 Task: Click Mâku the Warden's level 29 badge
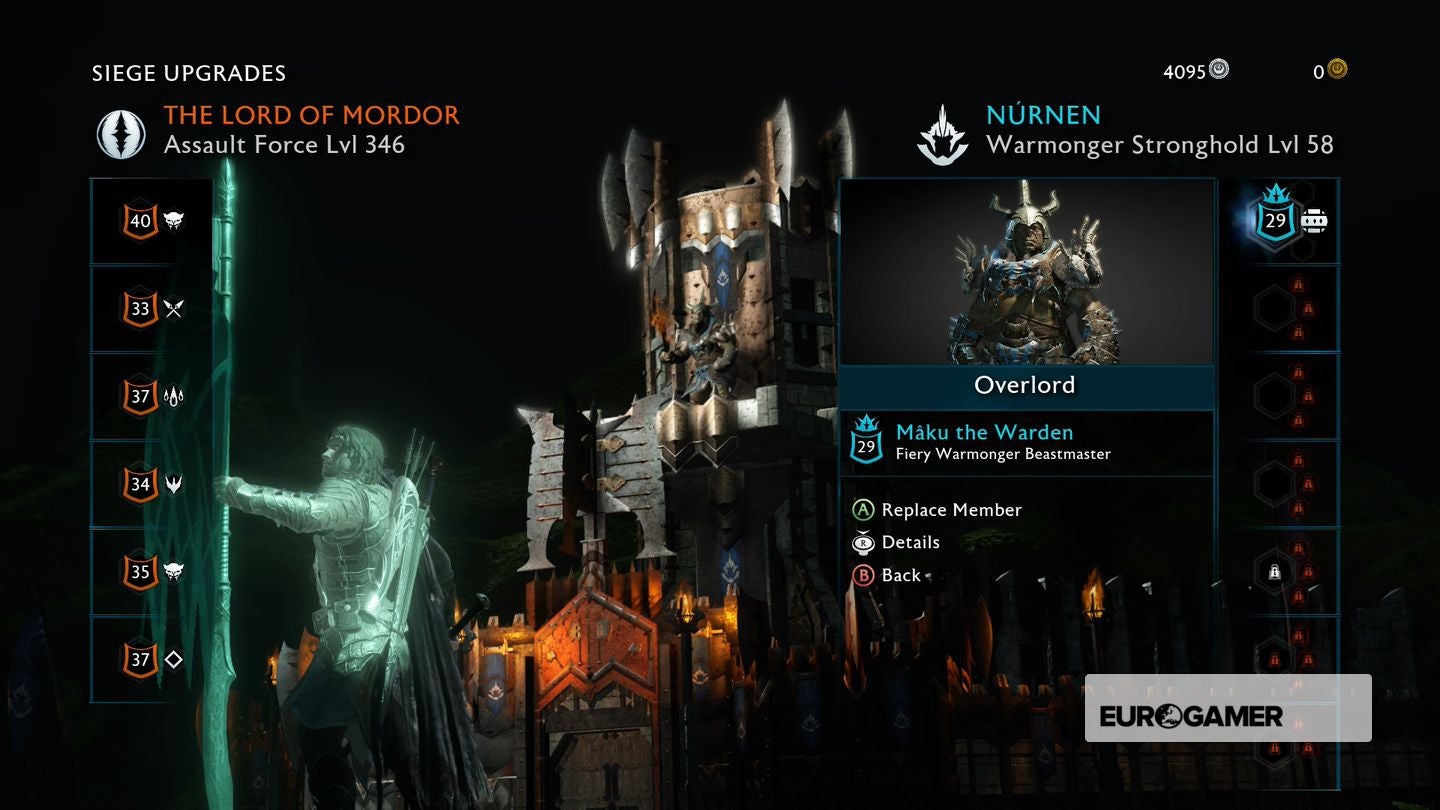click(x=1274, y=222)
